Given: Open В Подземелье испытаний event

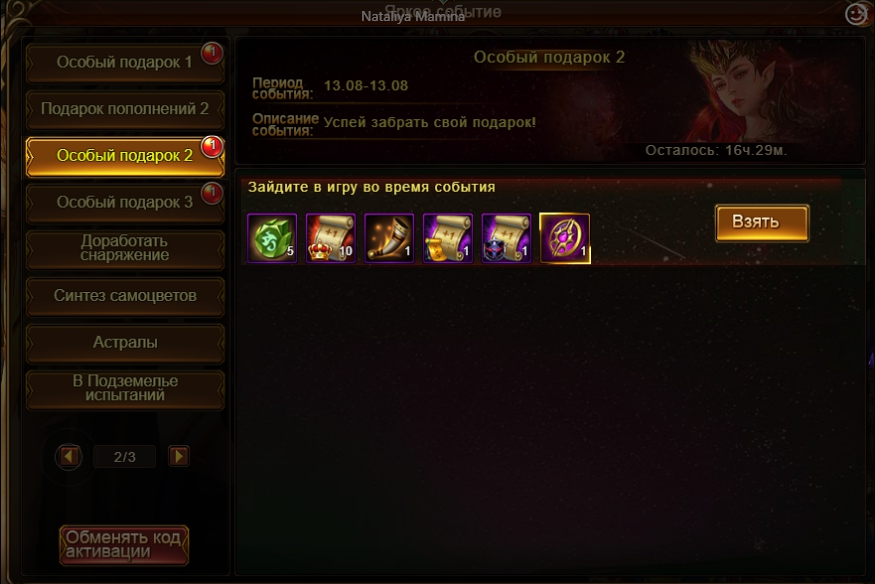Looking at the screenshot, I should click(124, 388).
